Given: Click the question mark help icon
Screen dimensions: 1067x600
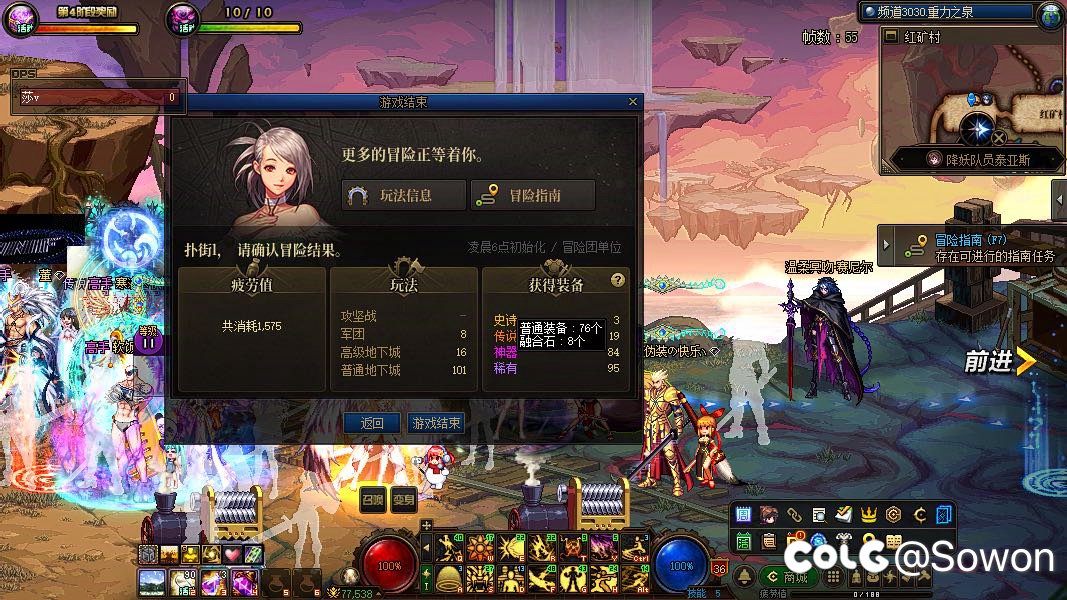Looking at the screenshot, I should pos(618,281).
